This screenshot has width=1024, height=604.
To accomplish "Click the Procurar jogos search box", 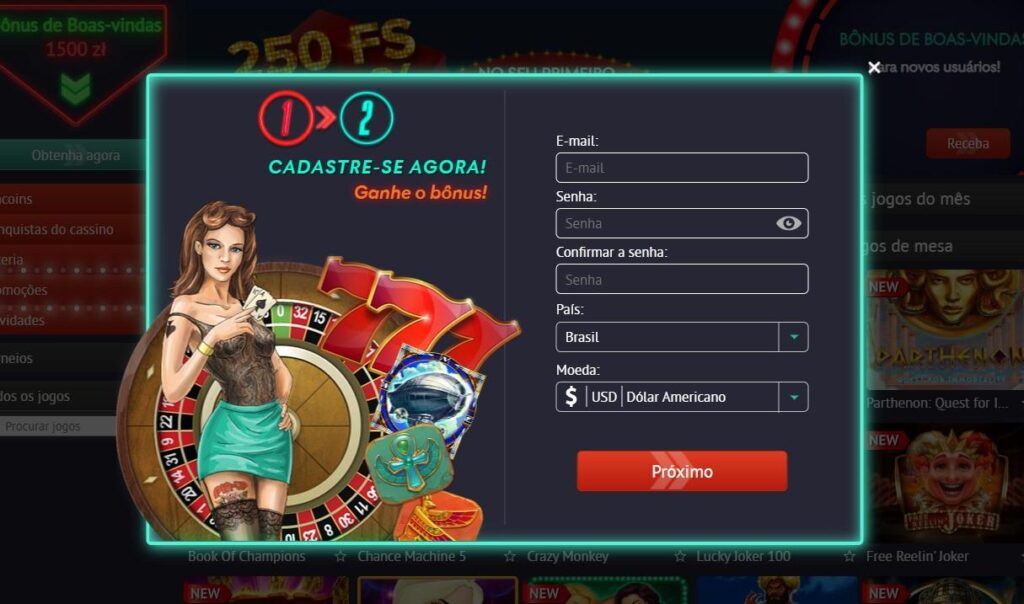I will coord(55,427).
